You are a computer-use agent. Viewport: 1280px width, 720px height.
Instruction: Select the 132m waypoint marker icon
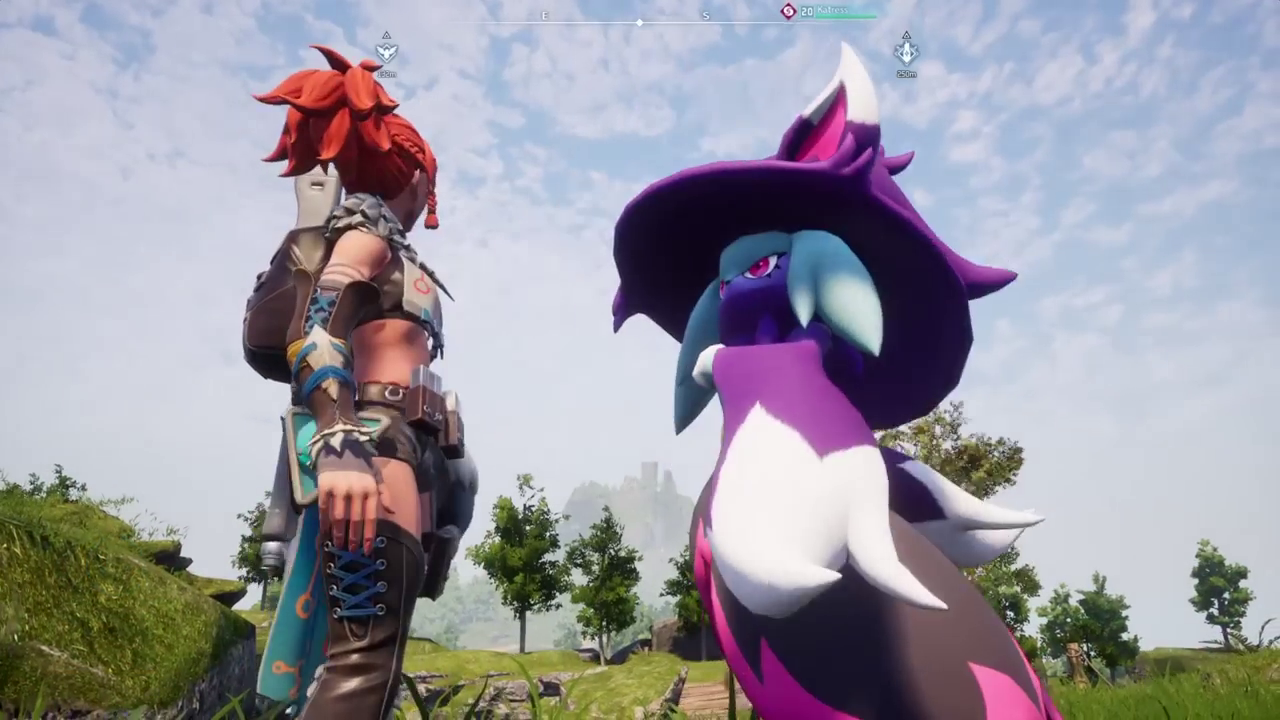[x=386, y=52]
